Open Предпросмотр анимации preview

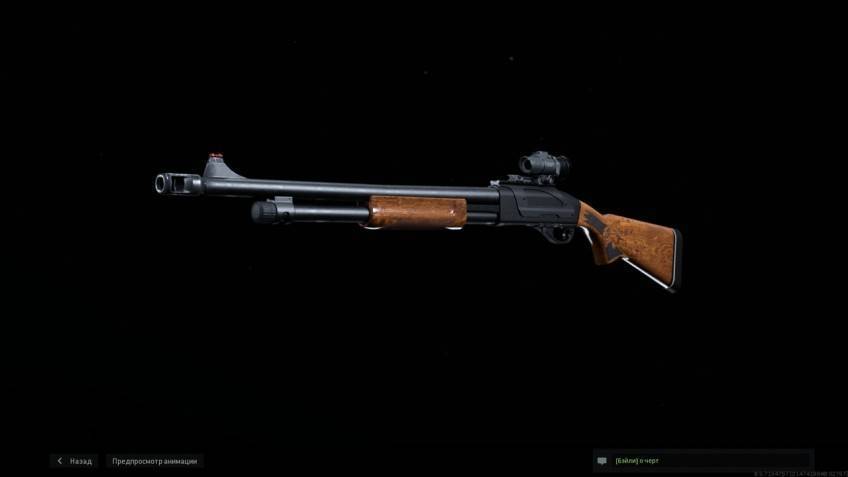pos(154,461)
